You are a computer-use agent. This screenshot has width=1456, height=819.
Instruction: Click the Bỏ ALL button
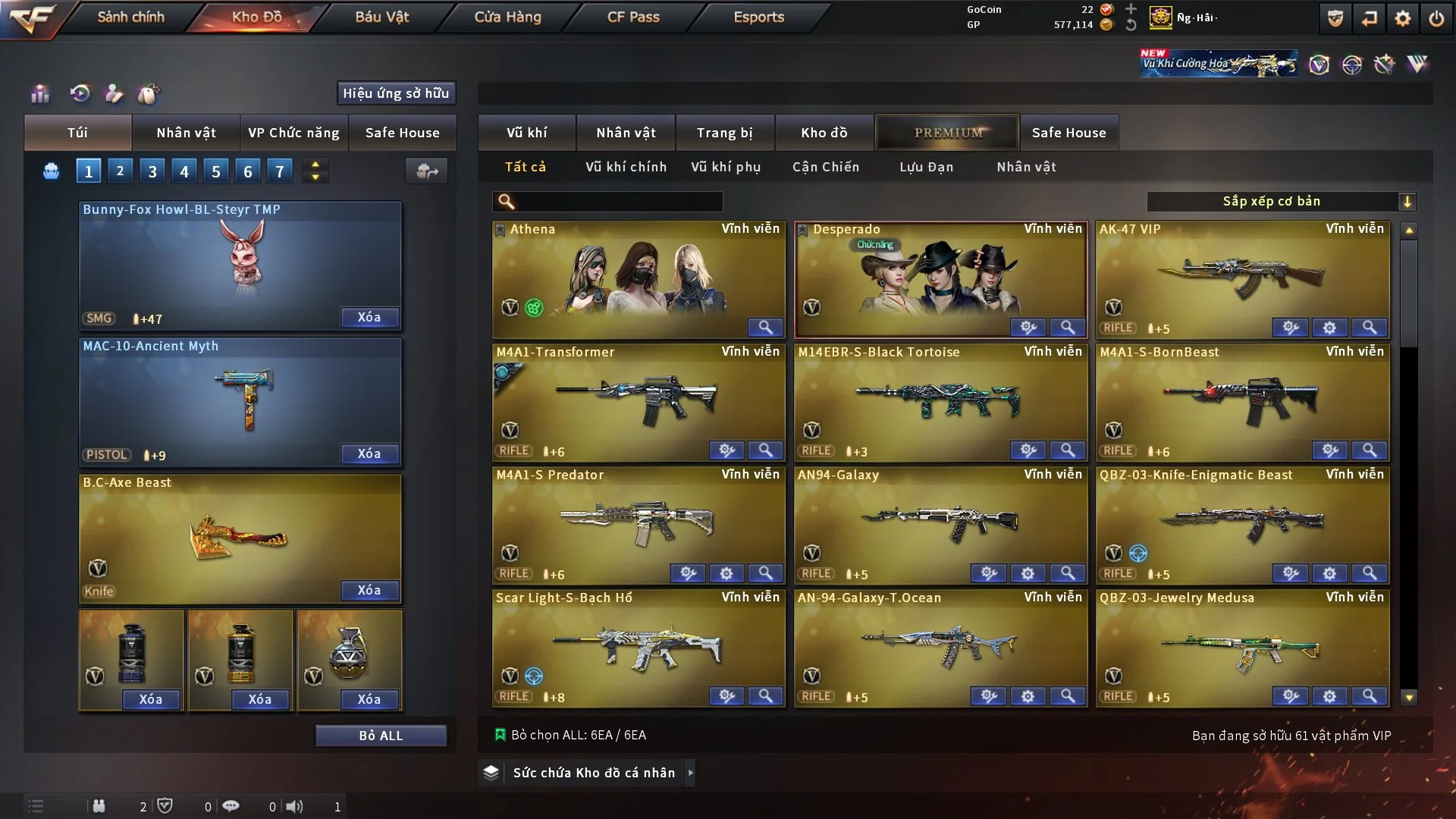point(381,736)
